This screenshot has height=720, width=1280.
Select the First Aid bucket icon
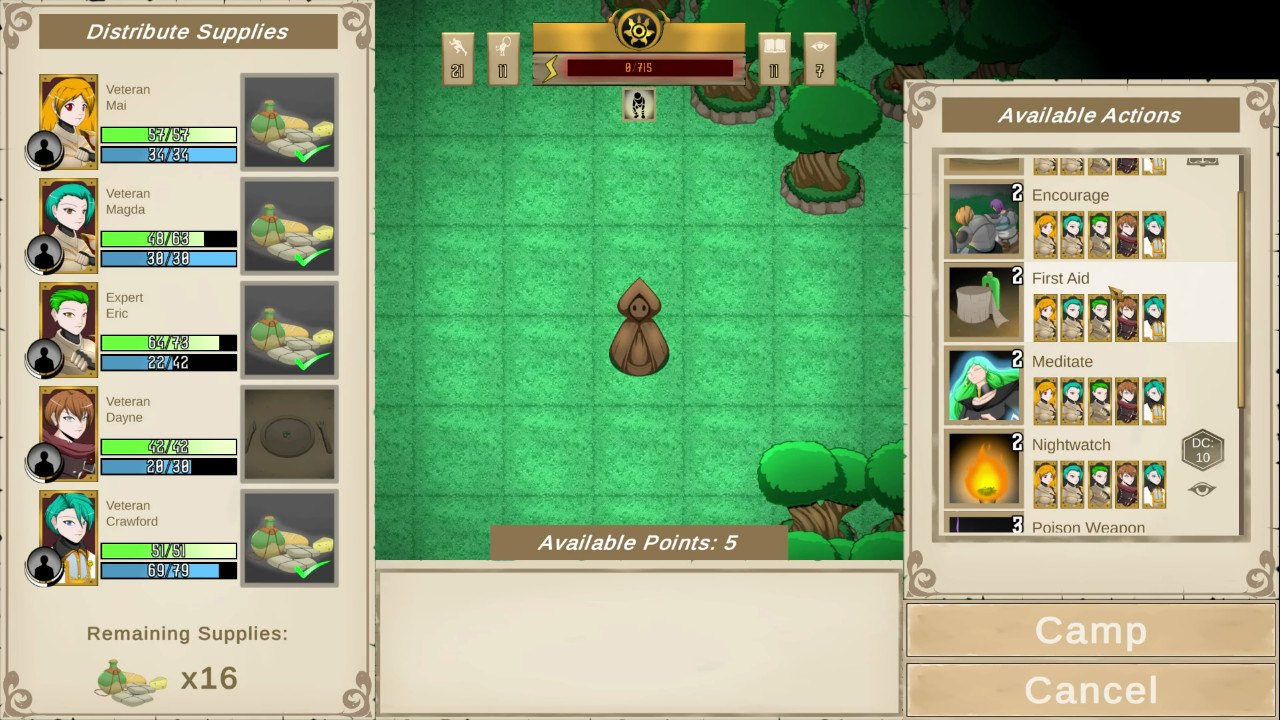(982, 302)
